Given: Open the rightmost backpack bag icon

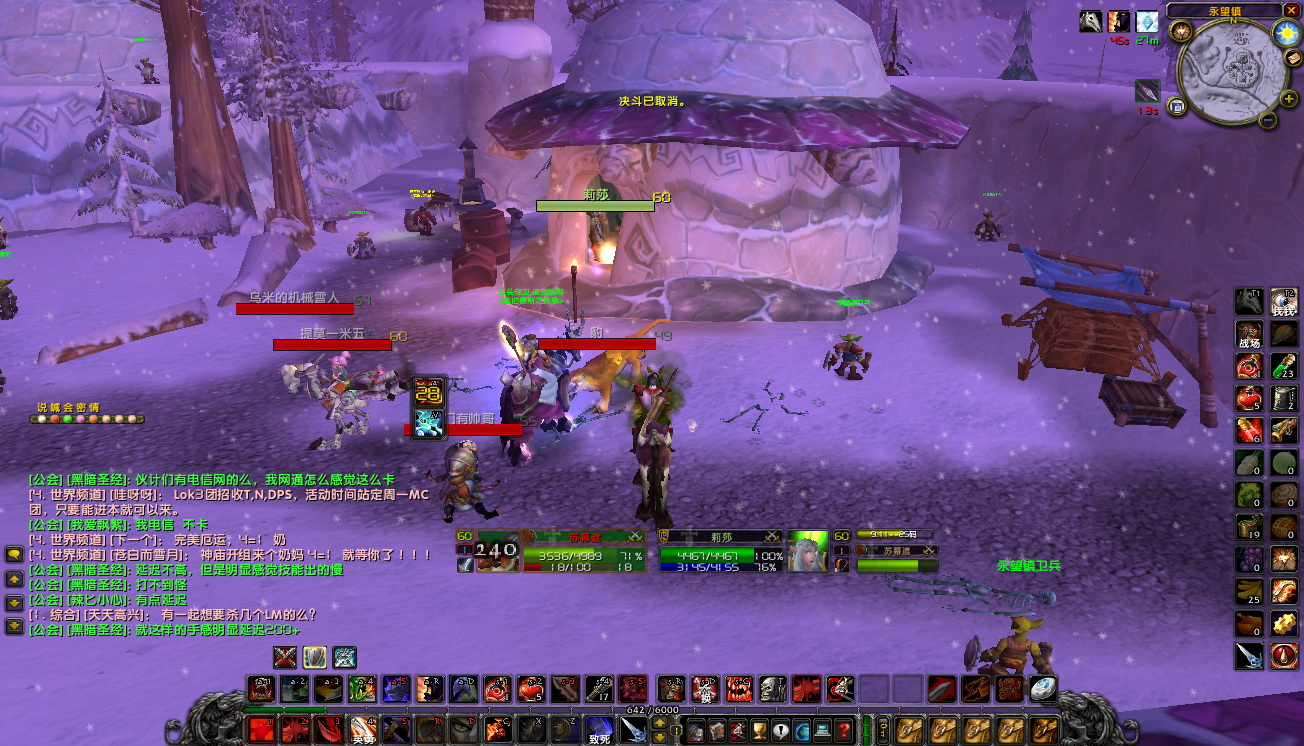Looking at the screenshot, I should 1045,728.
